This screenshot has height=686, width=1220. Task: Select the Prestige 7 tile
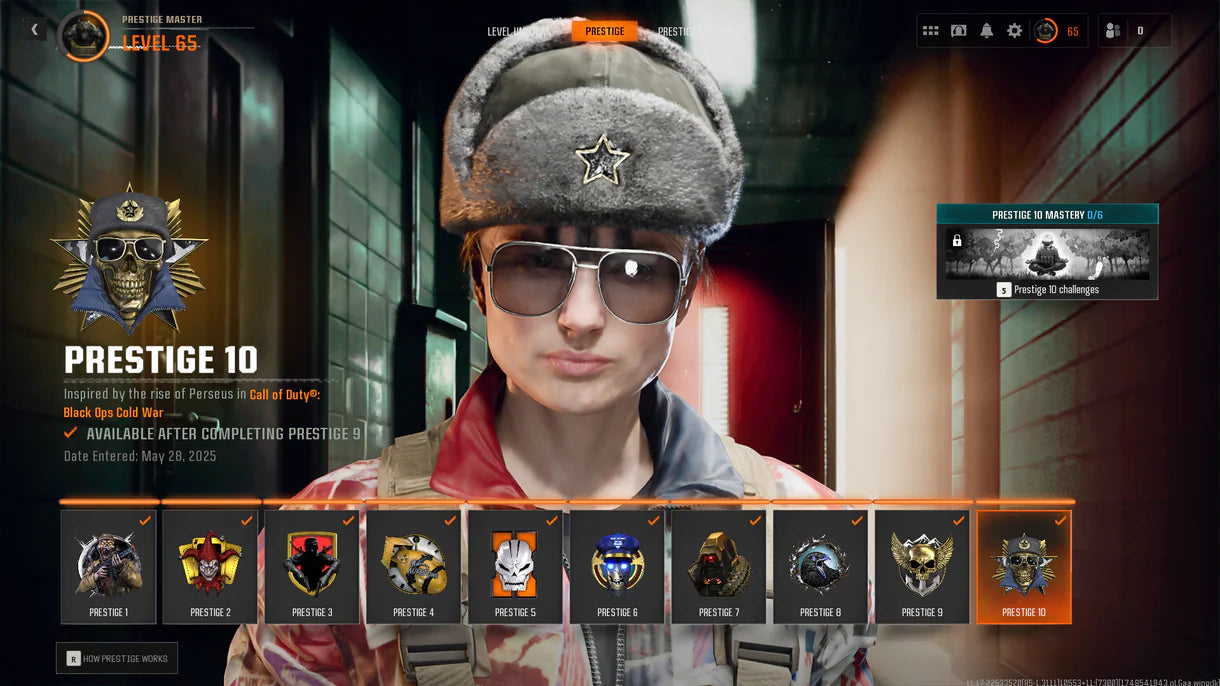click(x=718, y=567)
